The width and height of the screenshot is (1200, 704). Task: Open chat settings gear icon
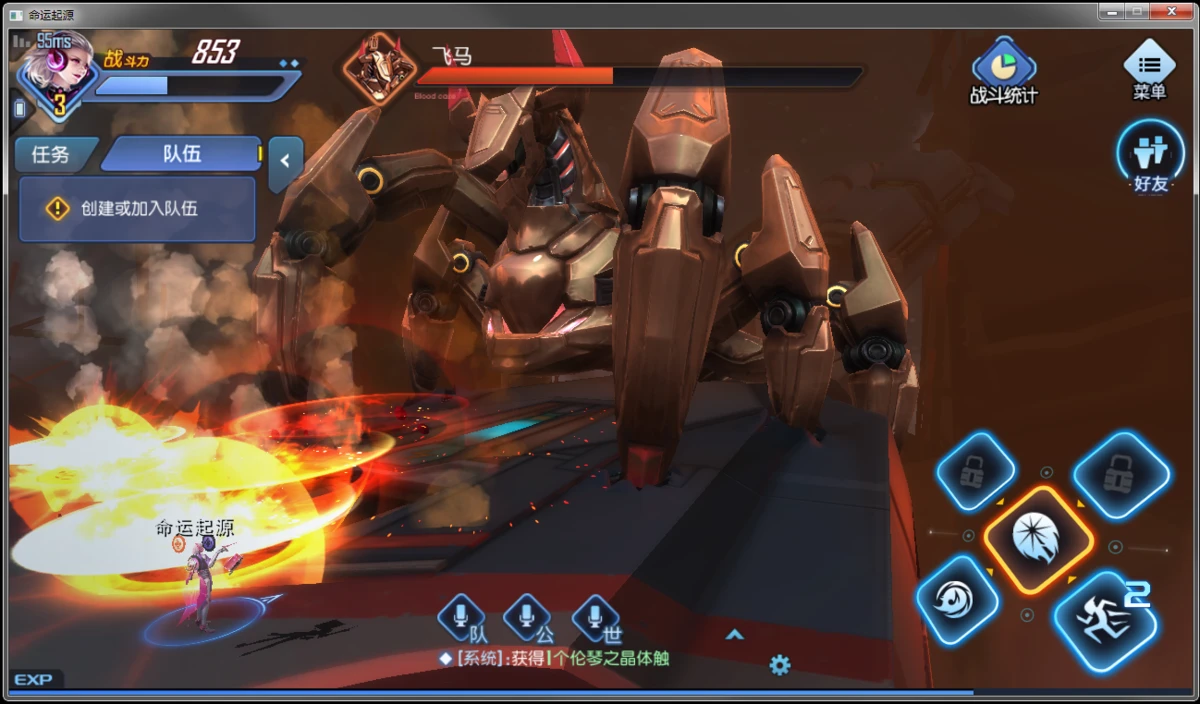coord(780,665)
